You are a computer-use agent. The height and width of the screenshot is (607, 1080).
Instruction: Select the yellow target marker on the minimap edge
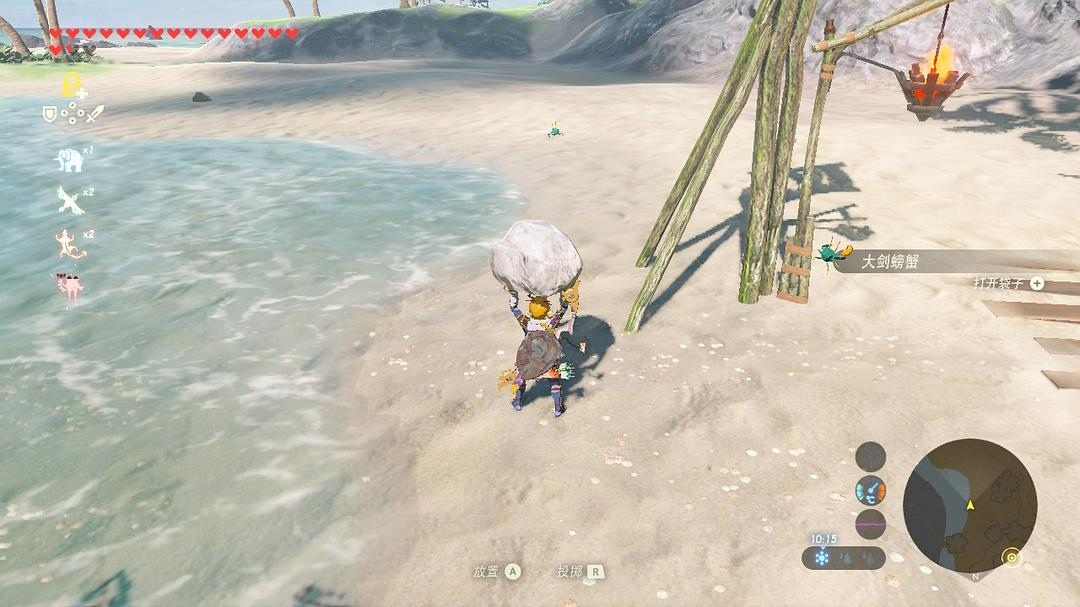[x=1012, y=556]
